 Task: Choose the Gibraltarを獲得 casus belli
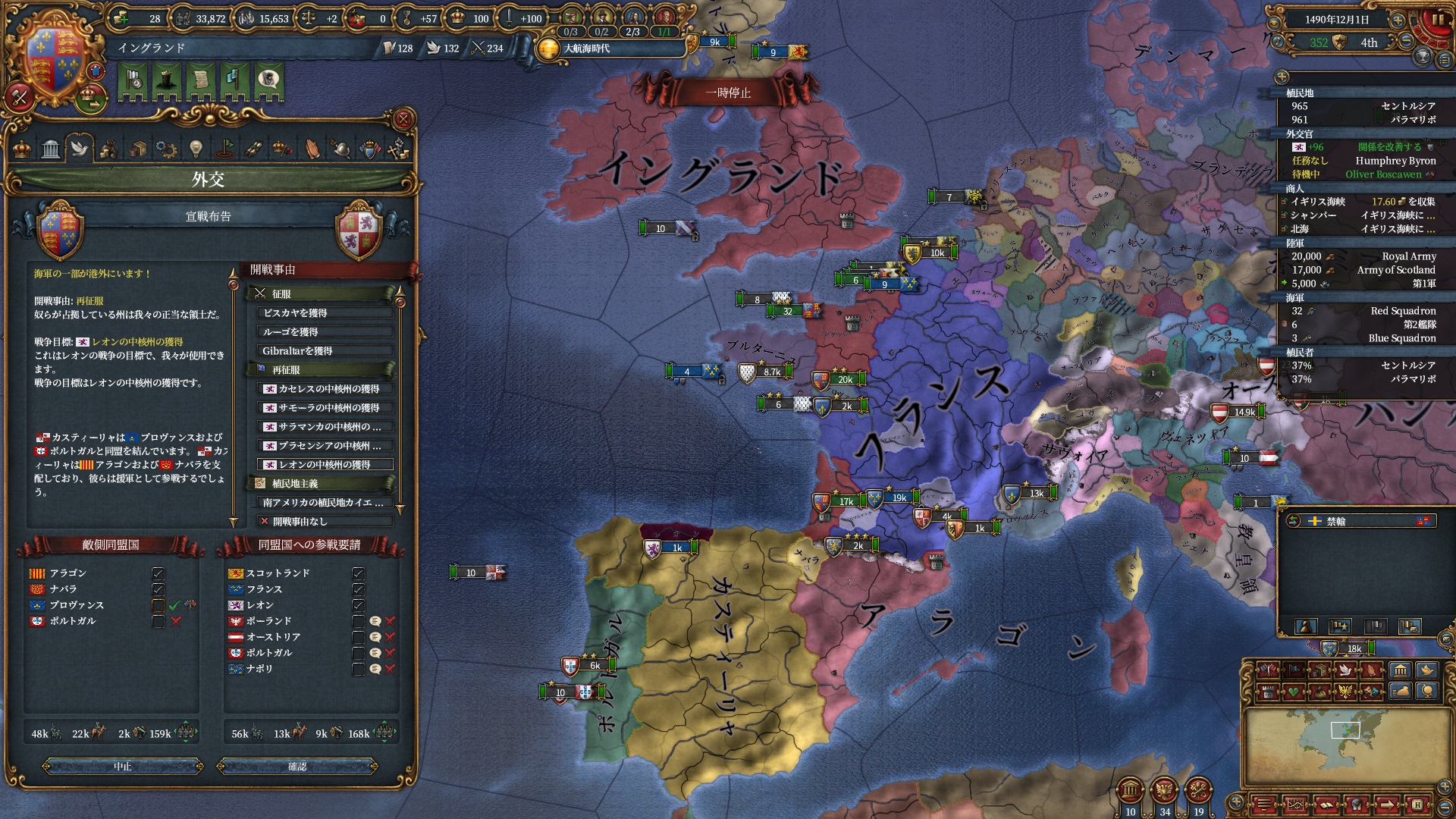325,351
